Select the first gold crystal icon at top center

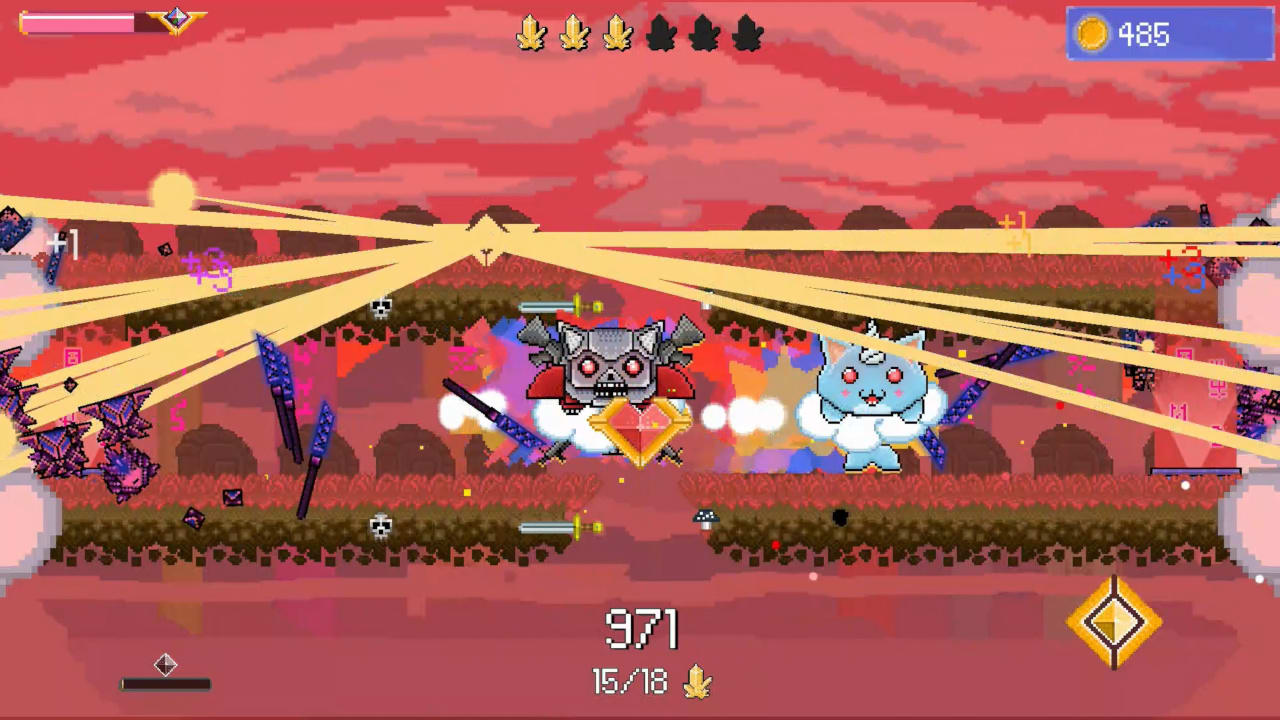click(531, 33)
